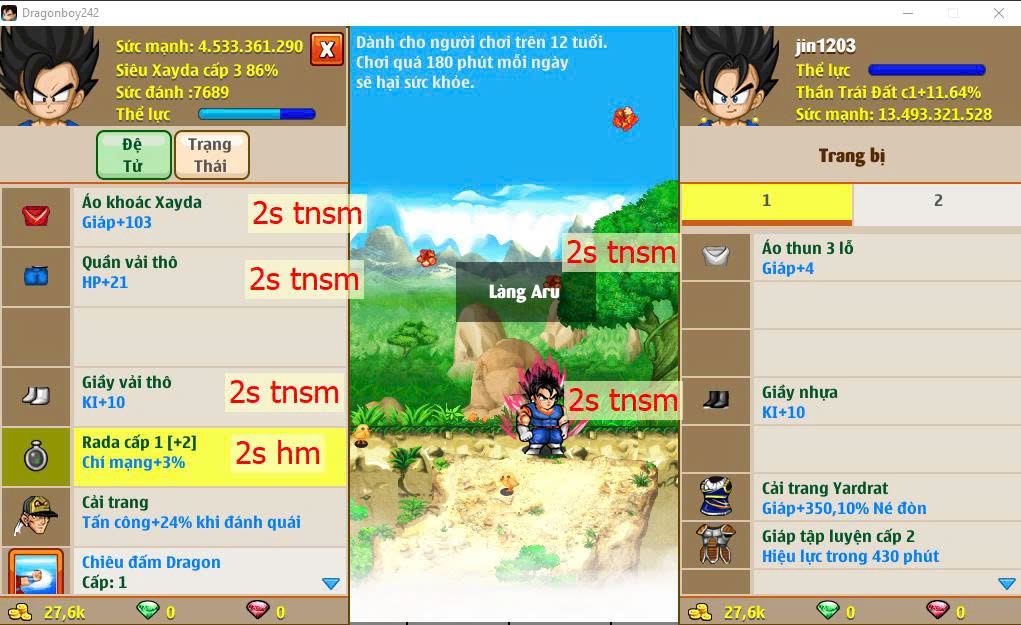Close the Dragonboy242 window
The image size is (1021, 625).
(x=998, y=13)
